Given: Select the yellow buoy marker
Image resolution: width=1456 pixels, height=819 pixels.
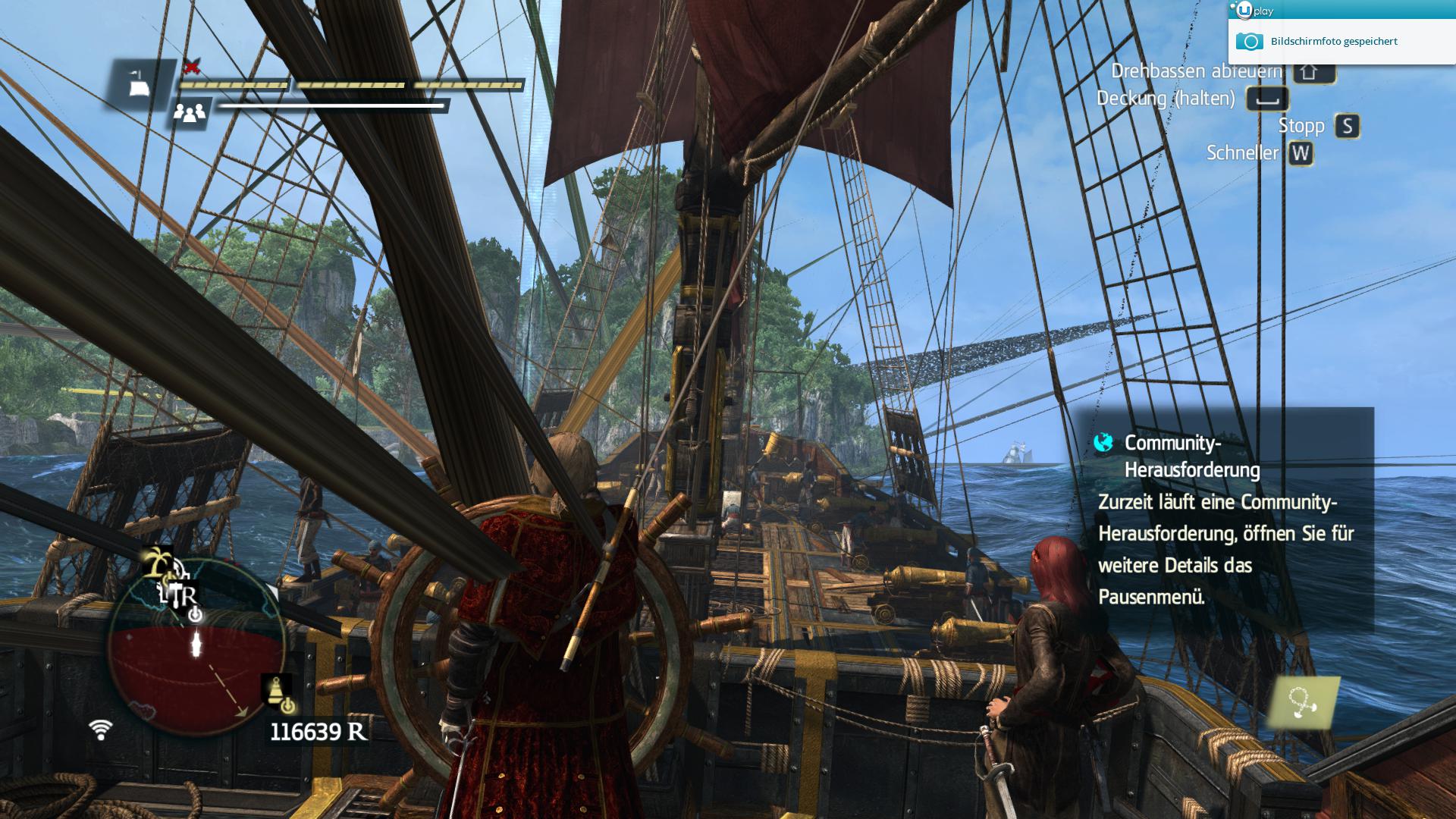Looking at the screenshot, I should coord(275,691).
